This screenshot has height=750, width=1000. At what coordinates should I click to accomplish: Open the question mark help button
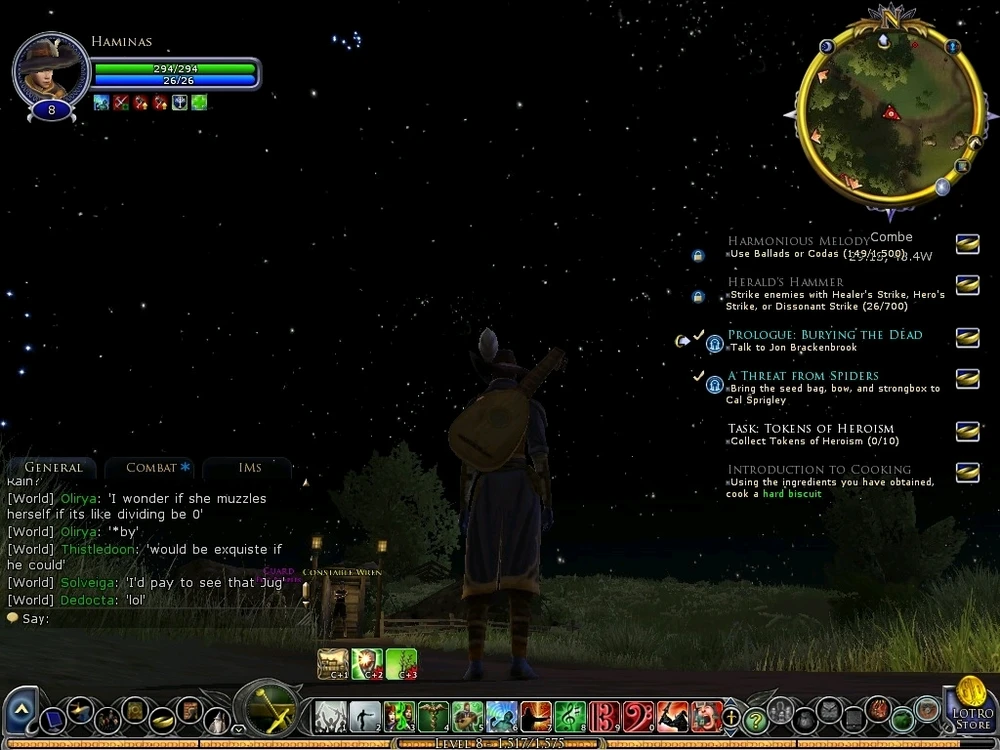(756, 717)
